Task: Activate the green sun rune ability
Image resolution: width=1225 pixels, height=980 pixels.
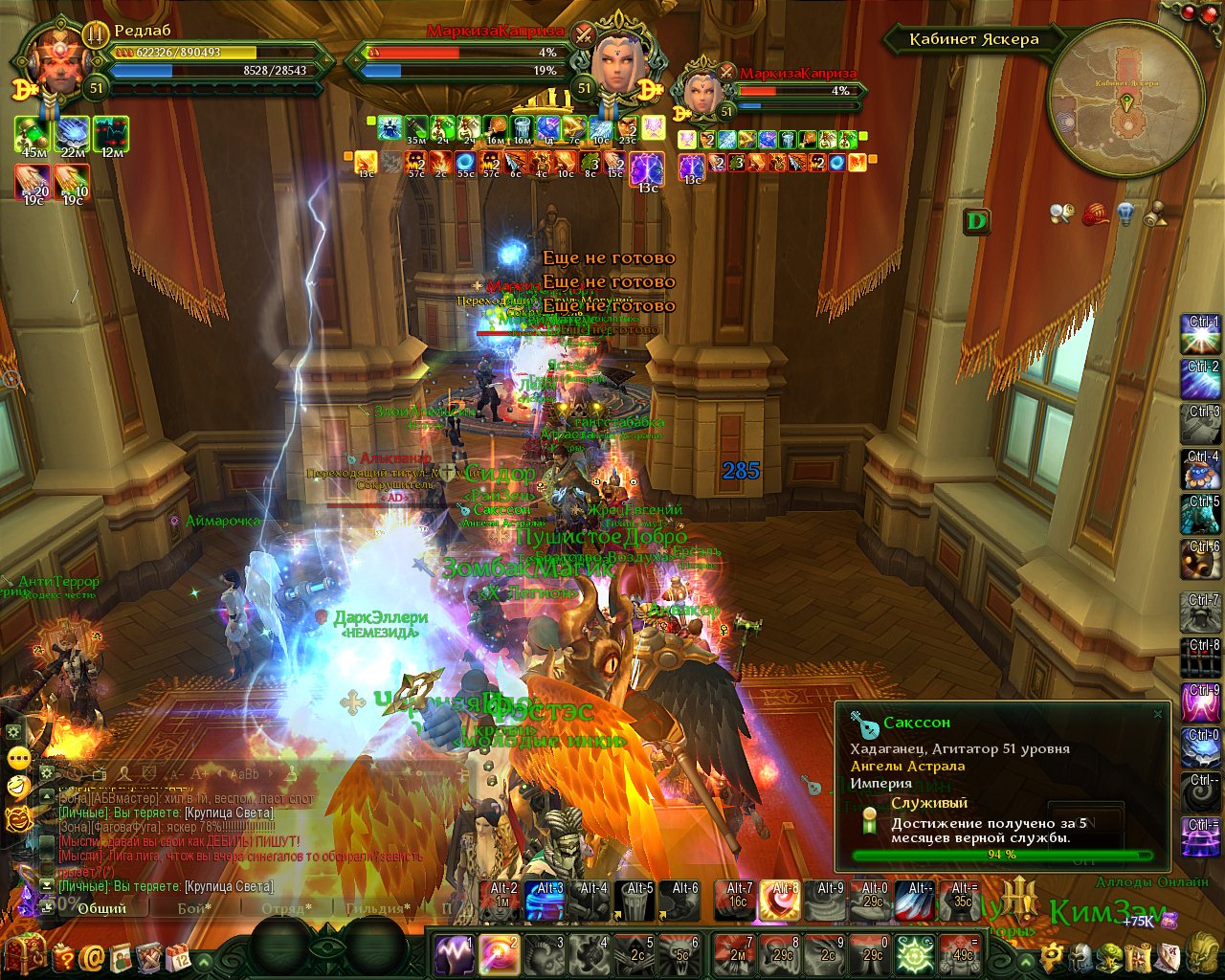Action: [x=916, y=954]
